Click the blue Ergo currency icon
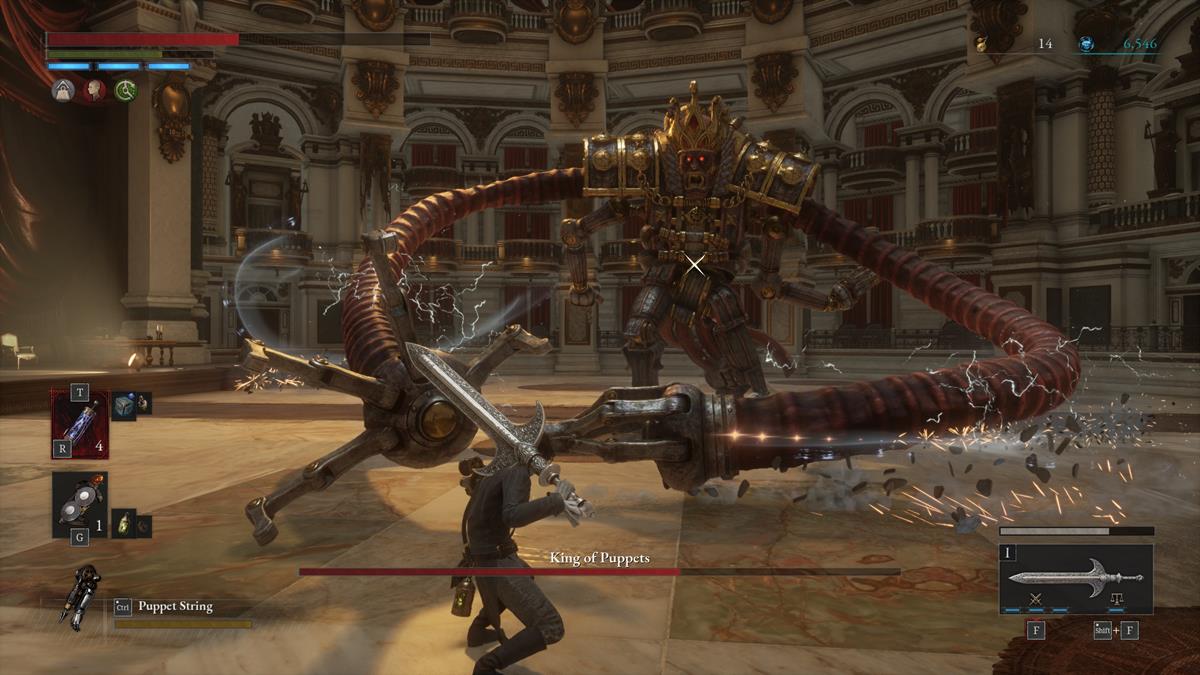Image resolution: width=1200 pixels, height=675 pixels. point(1087,44)
